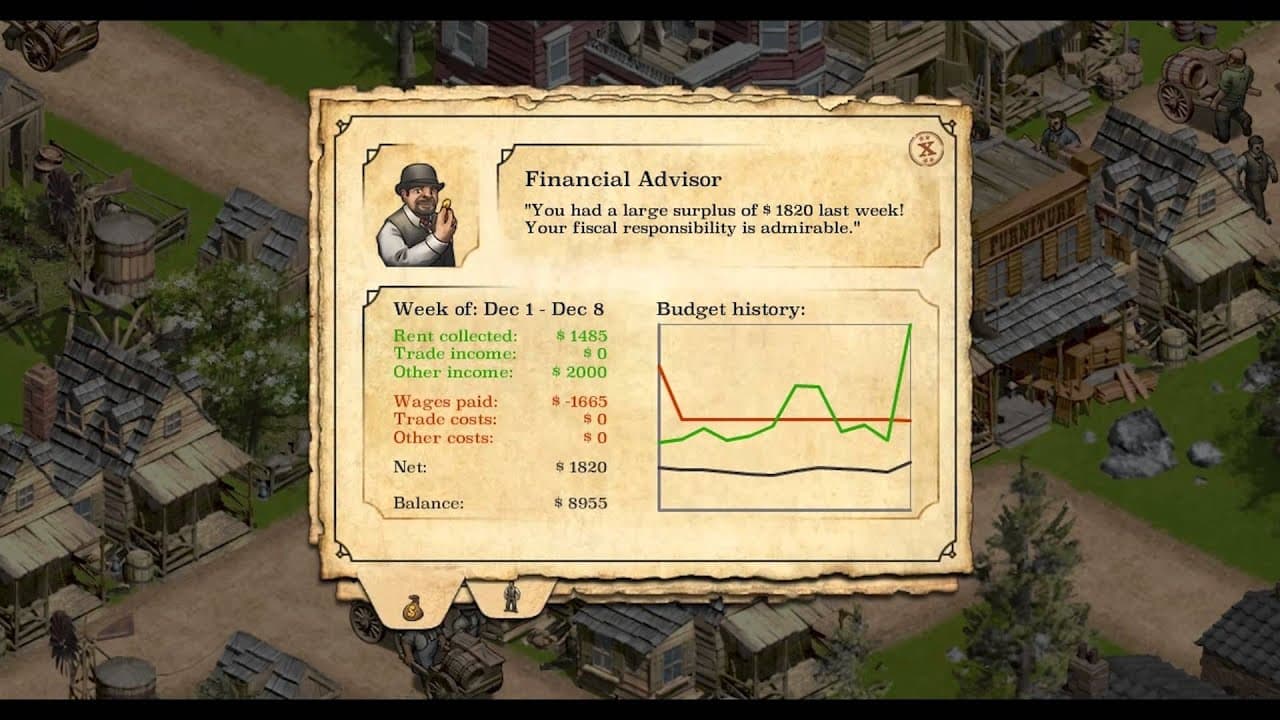Click the stamped X seal on the report
Viewport: 1280px width, 720px height.
pos(925,148)
